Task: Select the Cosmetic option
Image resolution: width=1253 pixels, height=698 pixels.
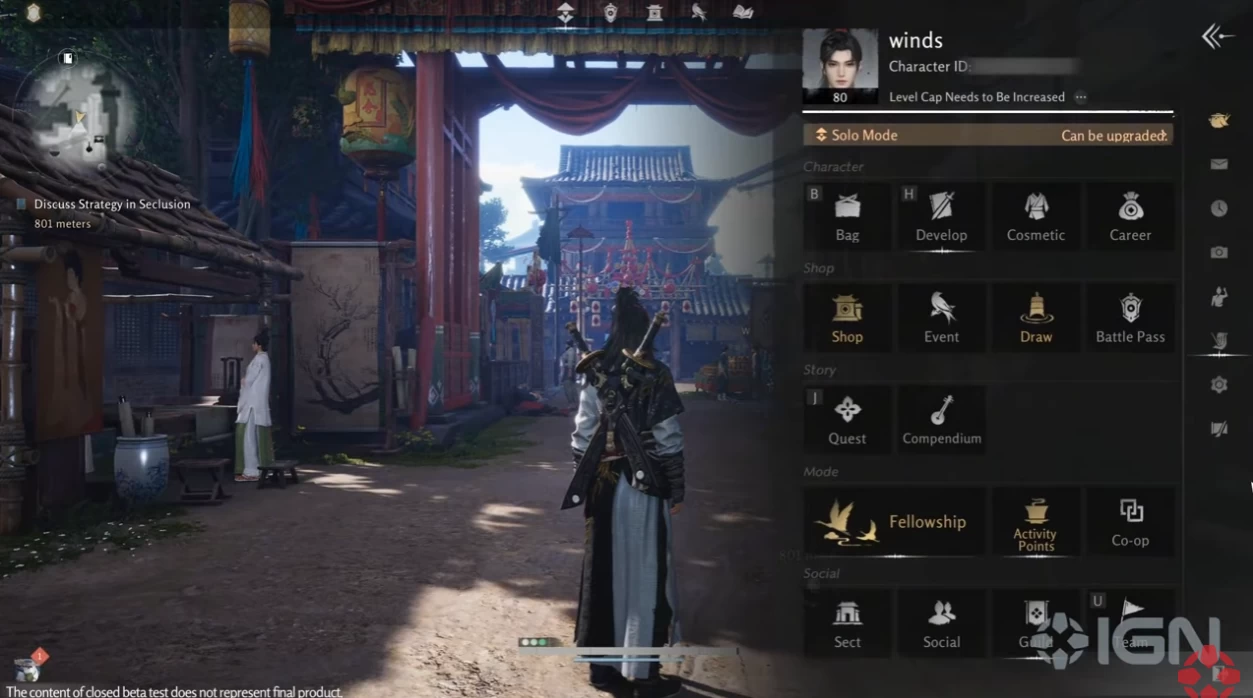Action: 1035,216
